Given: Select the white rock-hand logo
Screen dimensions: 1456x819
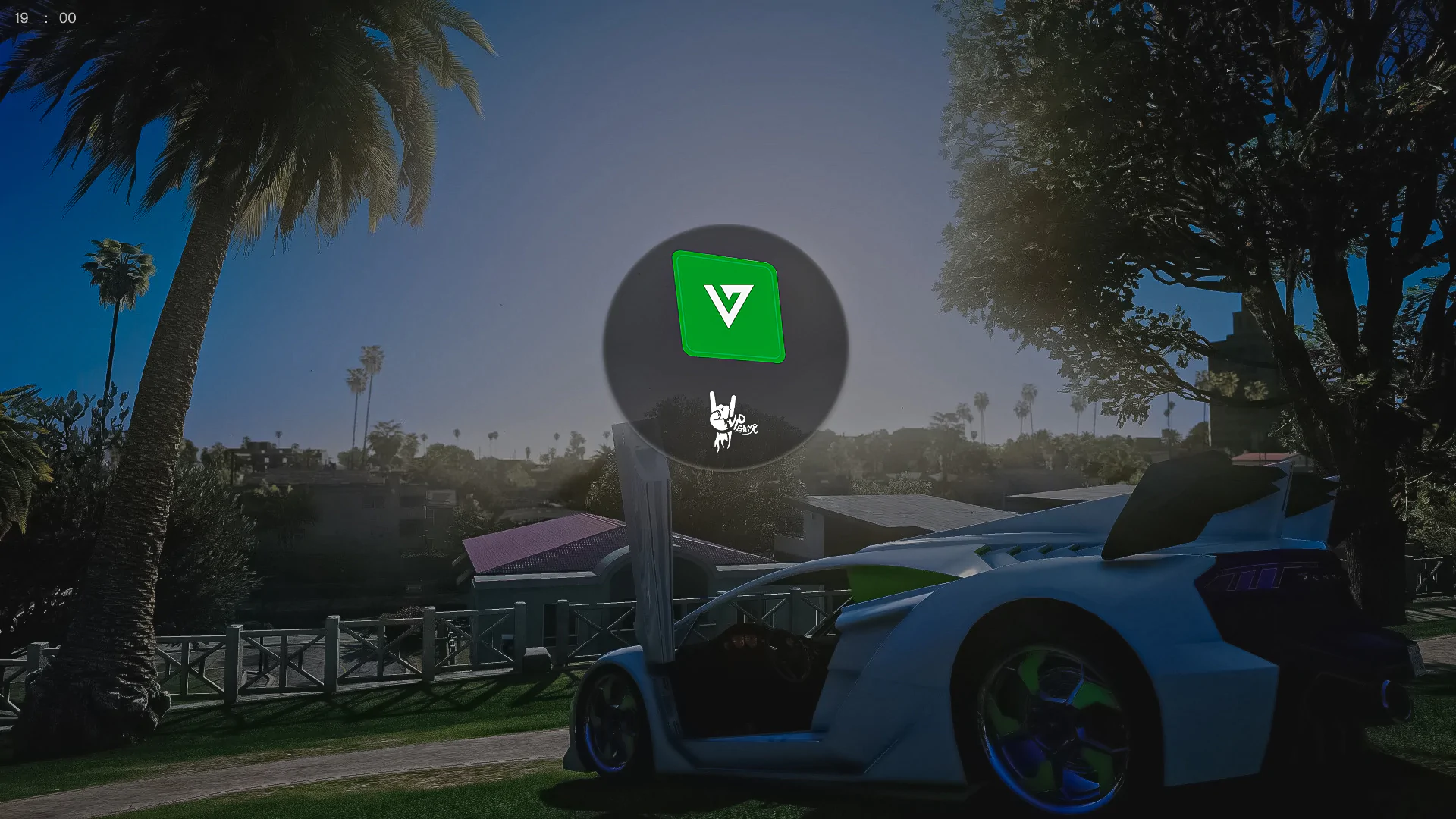Looking at the screenshot, I should [730, 422].
